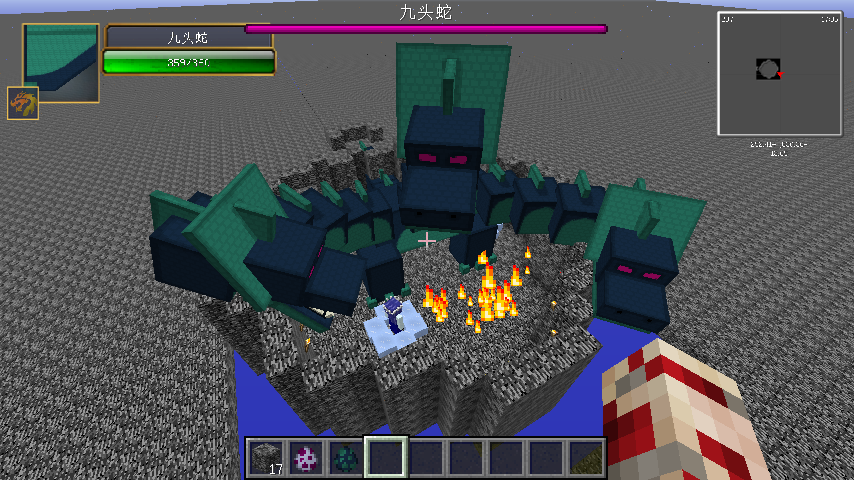854x480 pixels.
Task: Select the dark teal spawn egg slot
Action: click(345, 457)
